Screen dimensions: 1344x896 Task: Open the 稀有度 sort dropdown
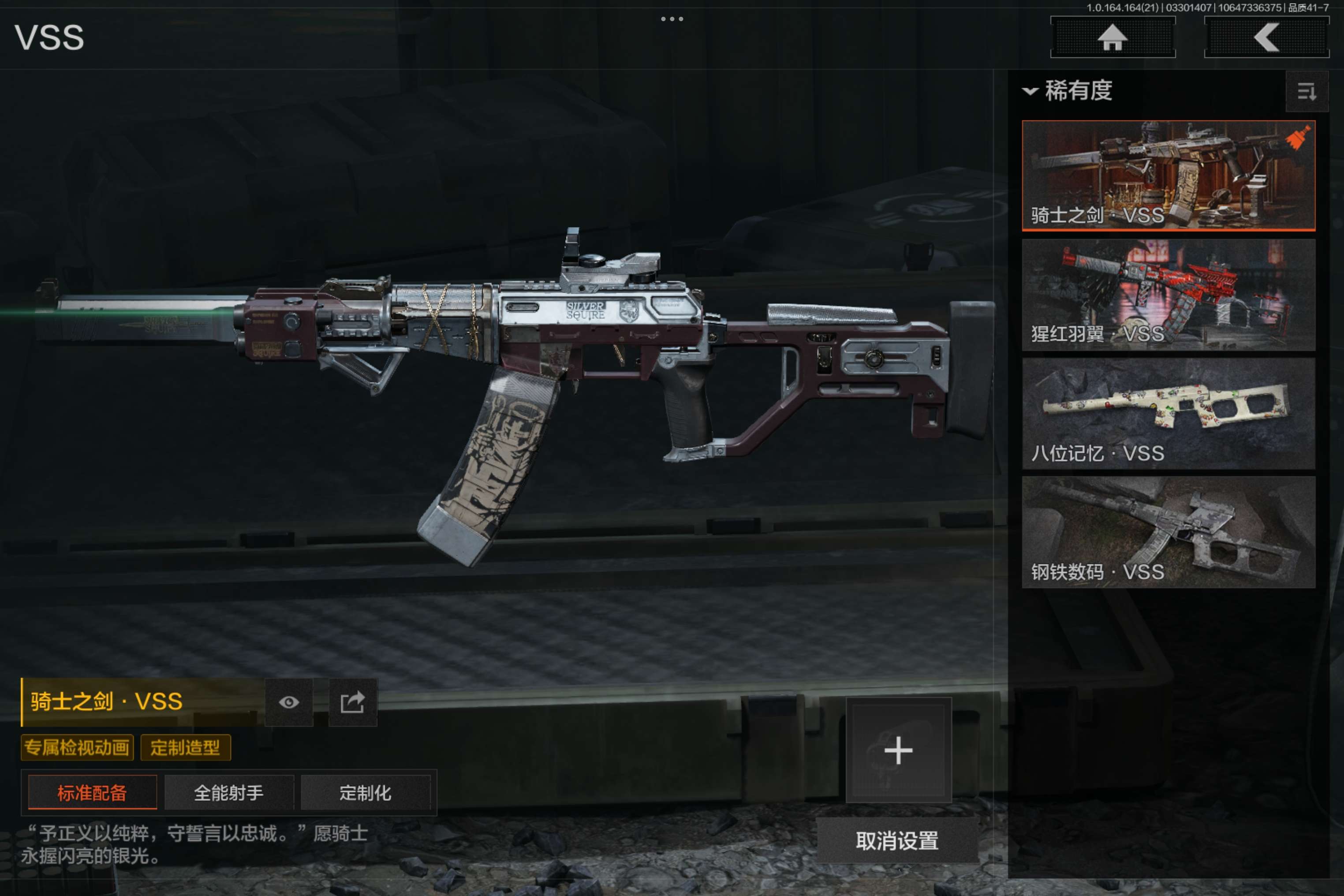coord(1068,91)
